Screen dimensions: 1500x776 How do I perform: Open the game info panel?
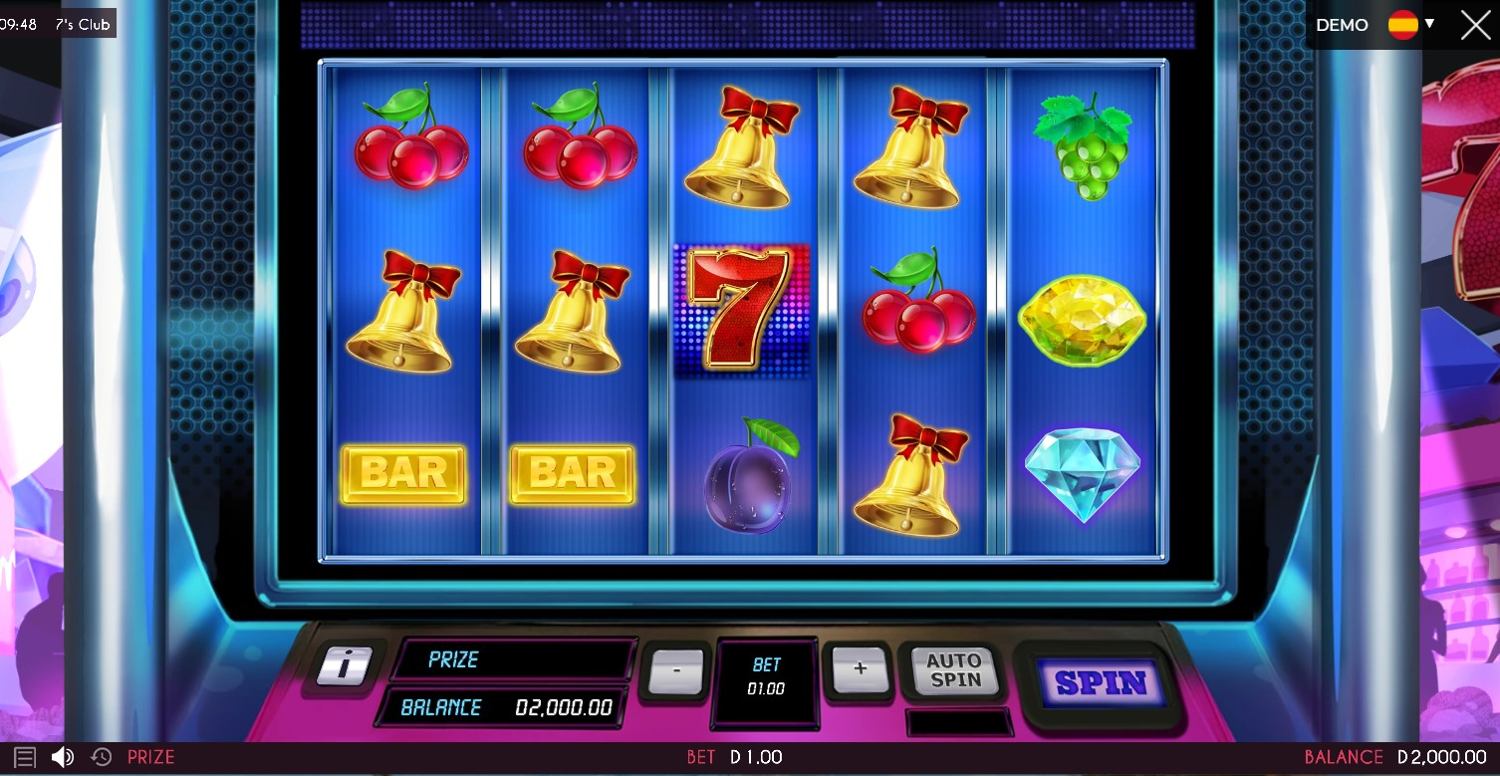[344, 665]
